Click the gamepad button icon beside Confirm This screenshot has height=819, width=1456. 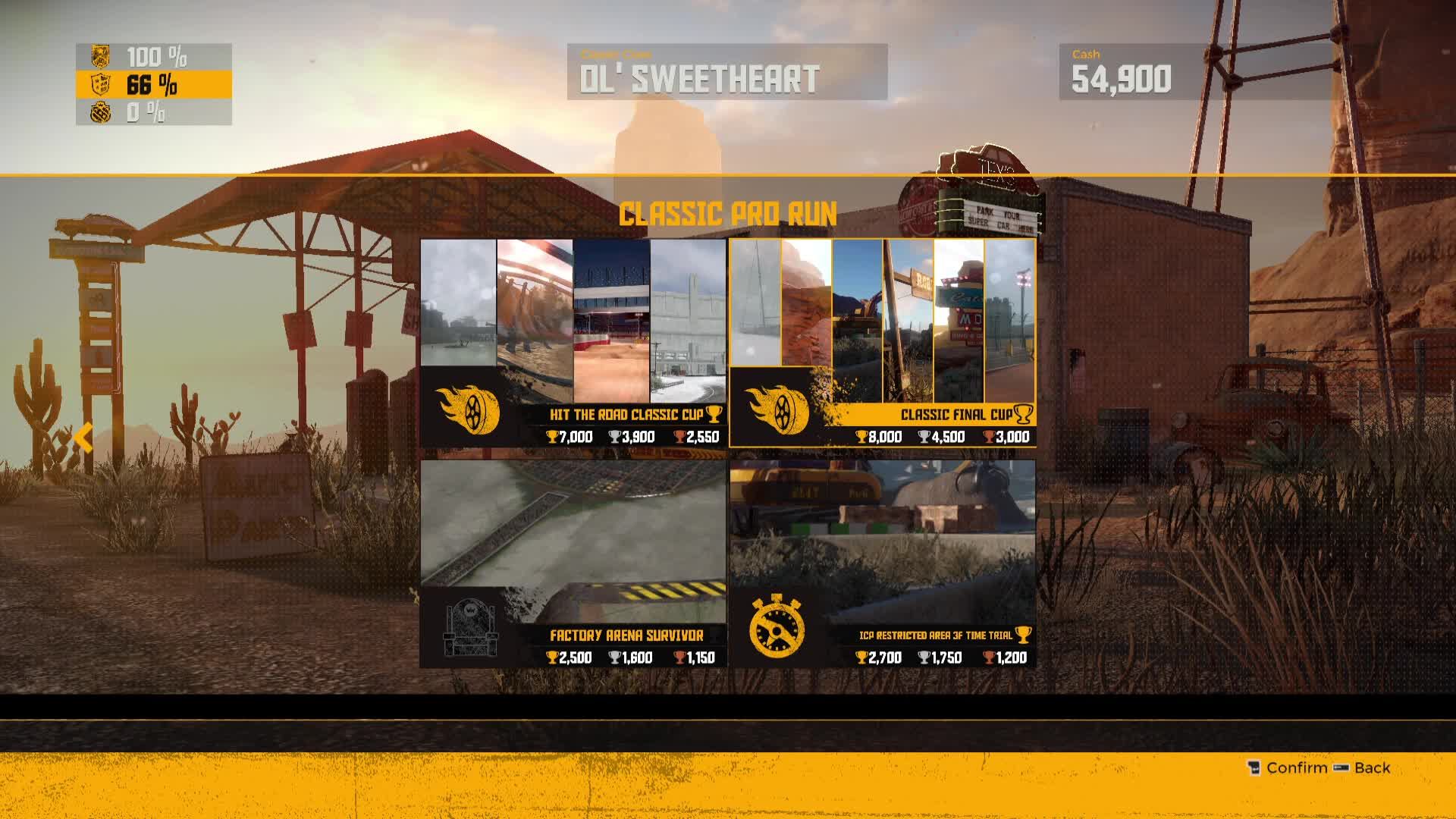tap(1256, 767)
